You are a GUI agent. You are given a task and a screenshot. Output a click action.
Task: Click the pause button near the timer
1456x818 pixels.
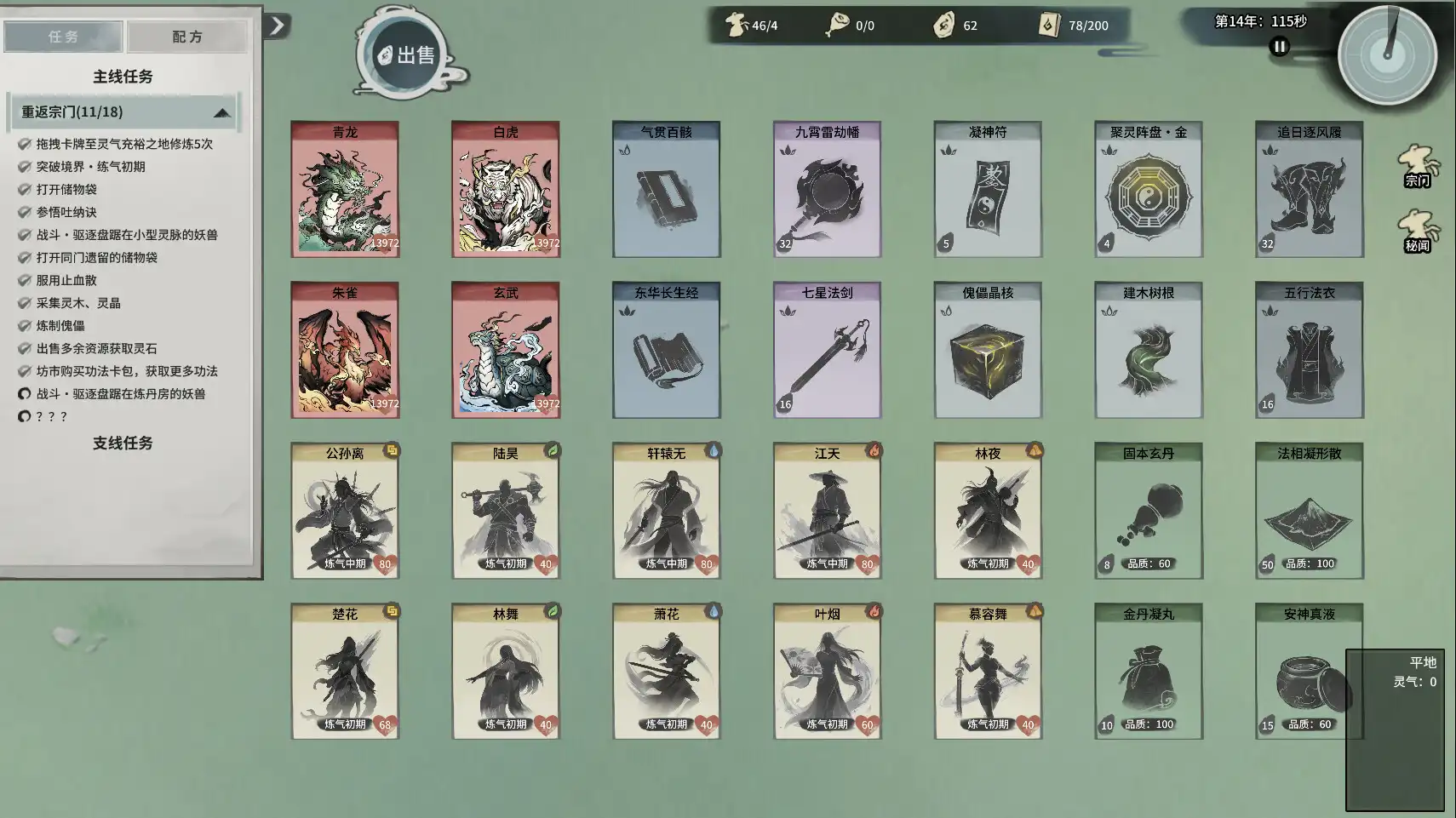1279,48
